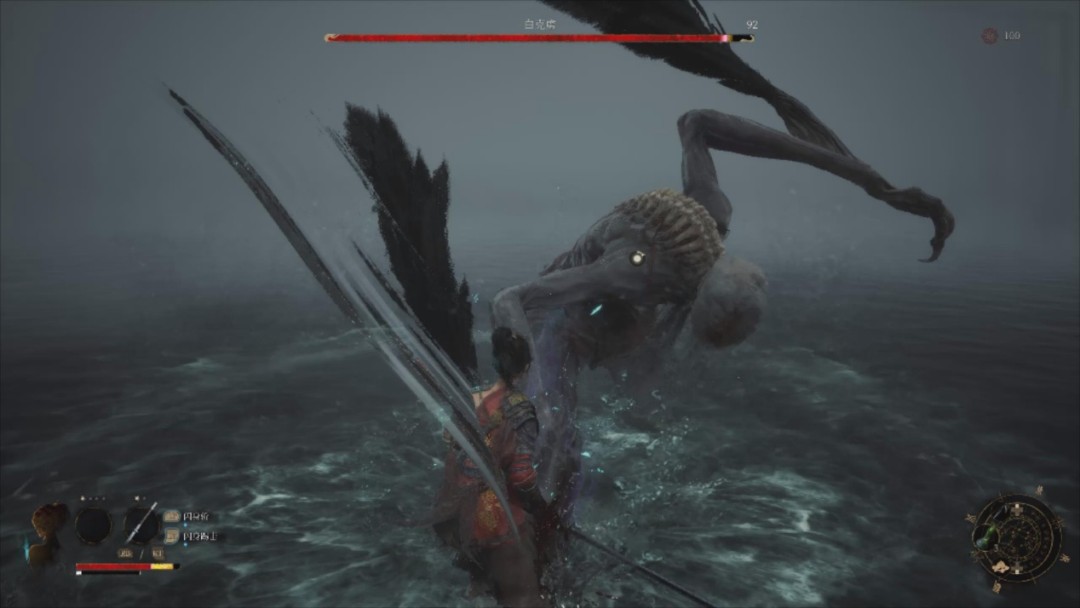The height and width of the screenshot is (608, 1080).
Task: Choose the pale item on the item wheel
Action: (x=1000, y=568)
